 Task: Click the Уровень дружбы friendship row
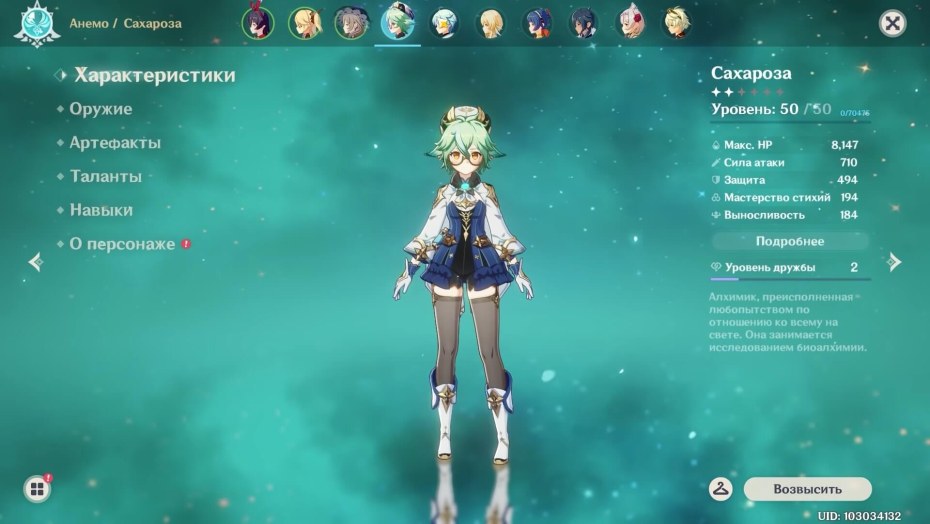tap(790, 268)
